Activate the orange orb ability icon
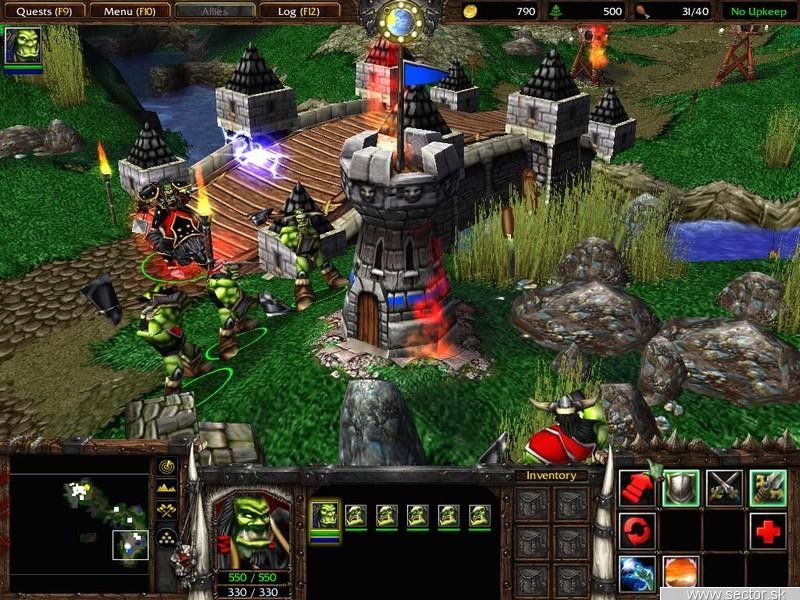Image resolution: width=800 pixels, height=600 pixels. point(681,574)
